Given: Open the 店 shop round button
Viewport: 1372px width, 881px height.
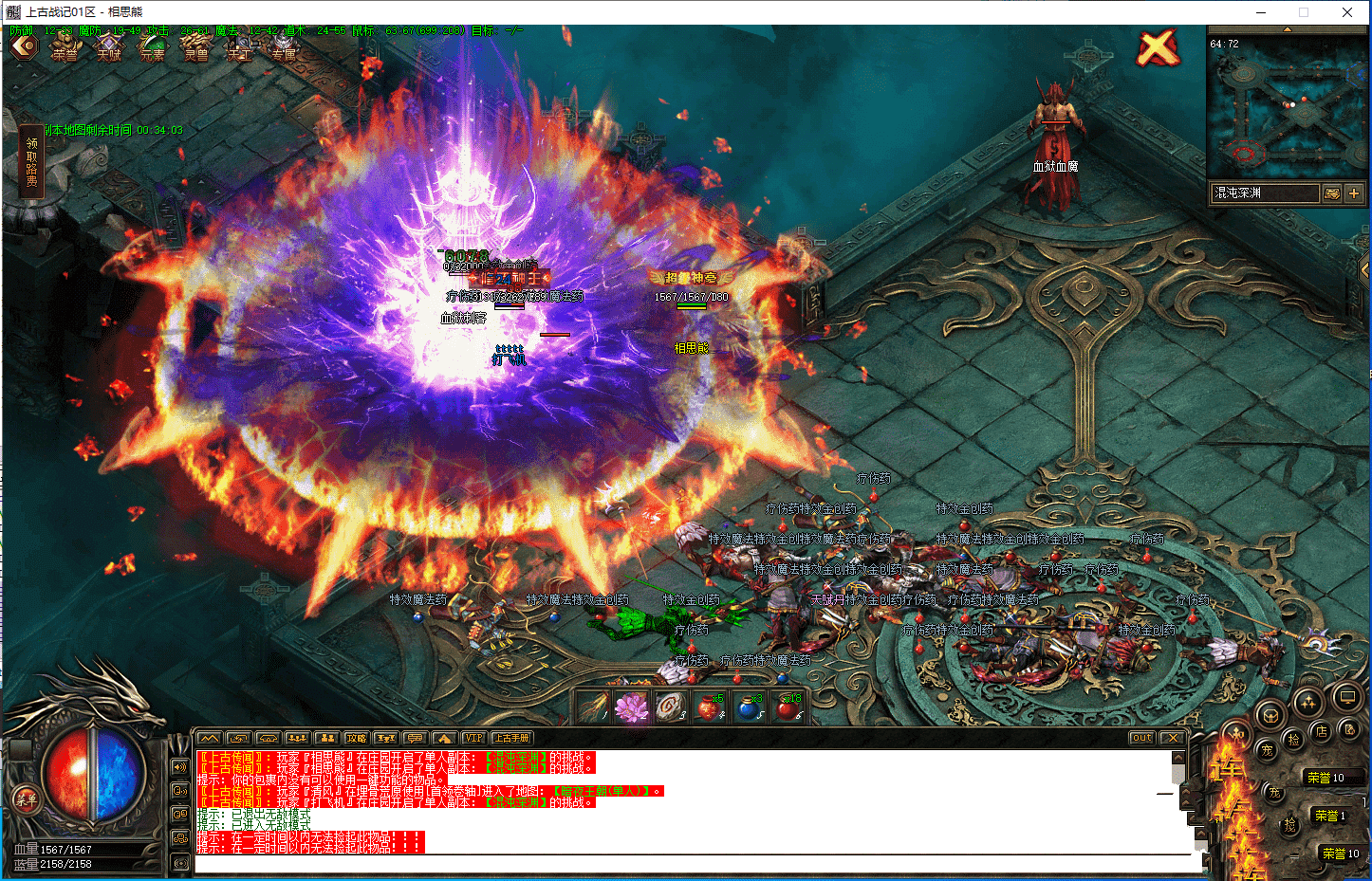Looking at the screenshot, I should point(1321,731).
